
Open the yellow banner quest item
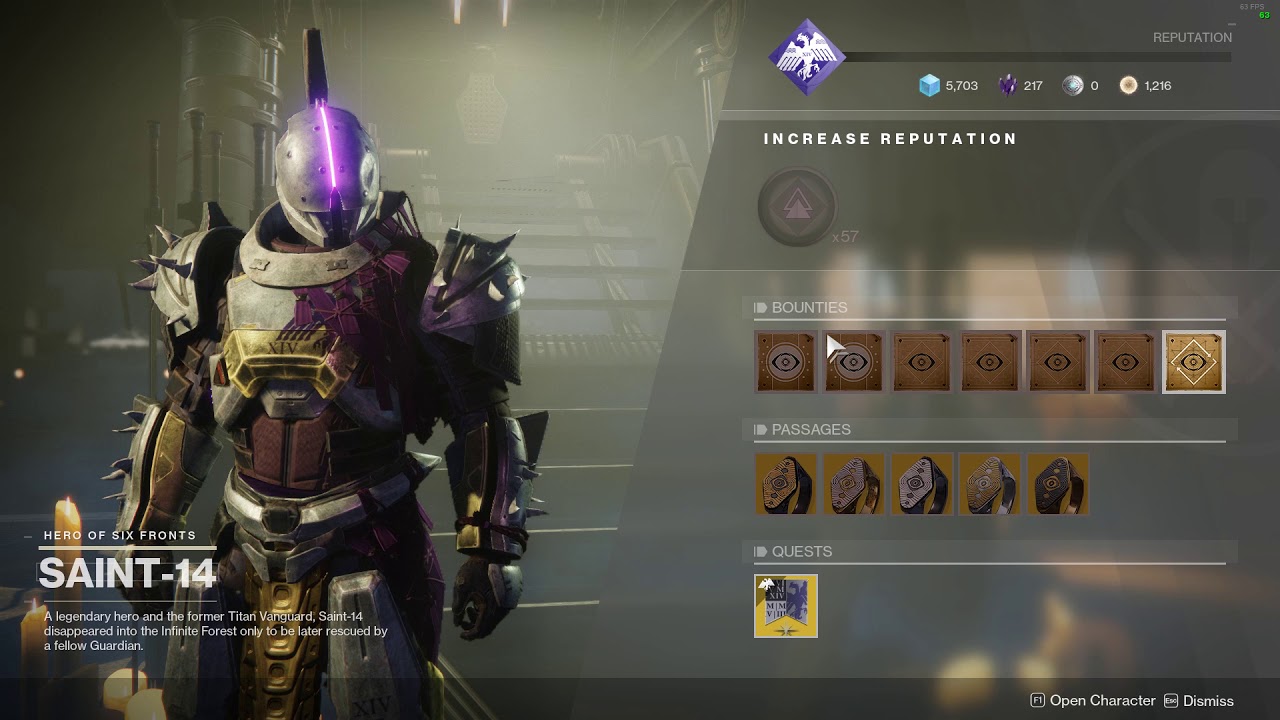pos(786,606)
